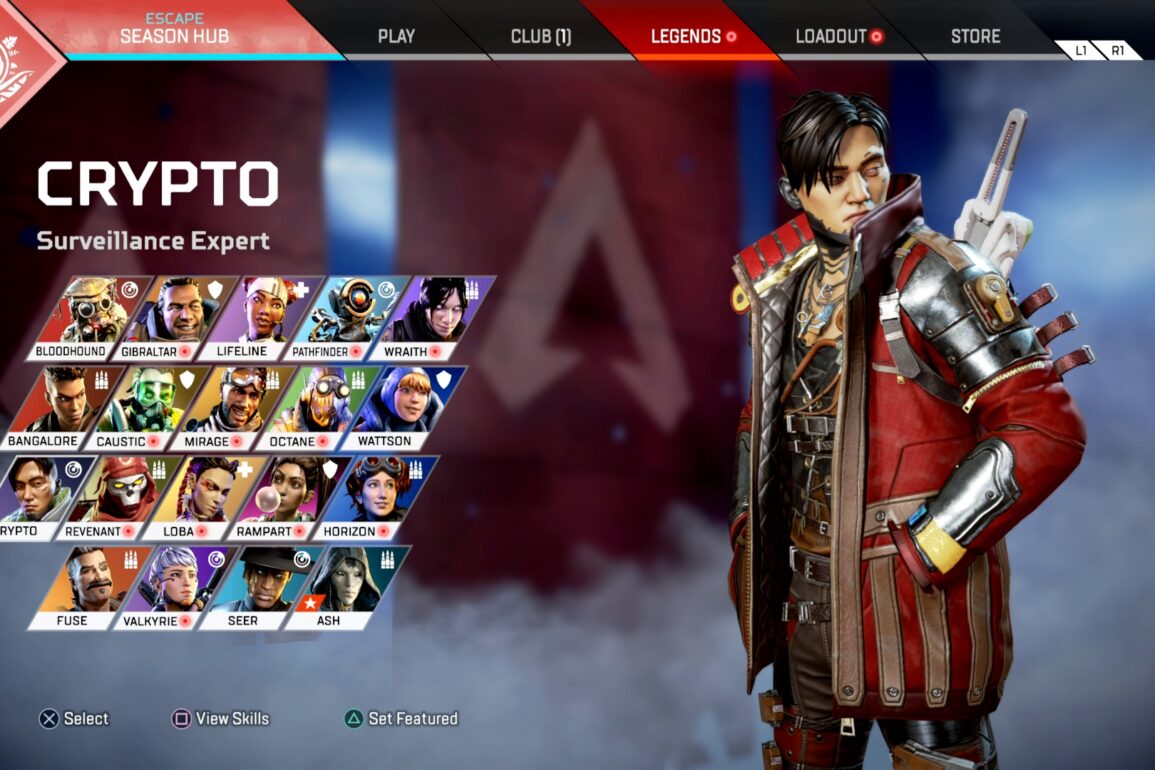Switch to the Play tab

pyautogui.click(x=396, y=37)
